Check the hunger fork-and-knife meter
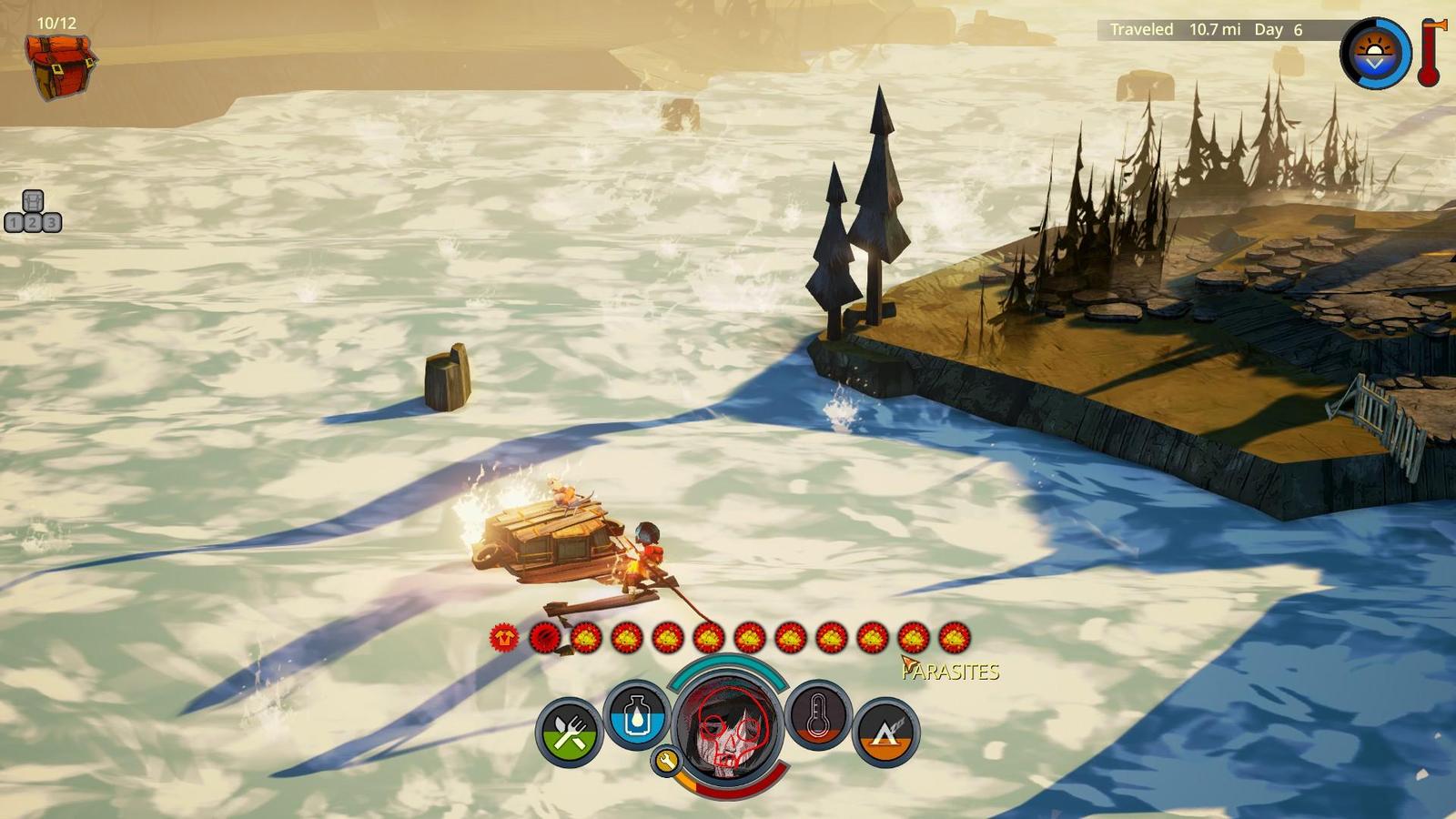 click(x=570, y=733)
